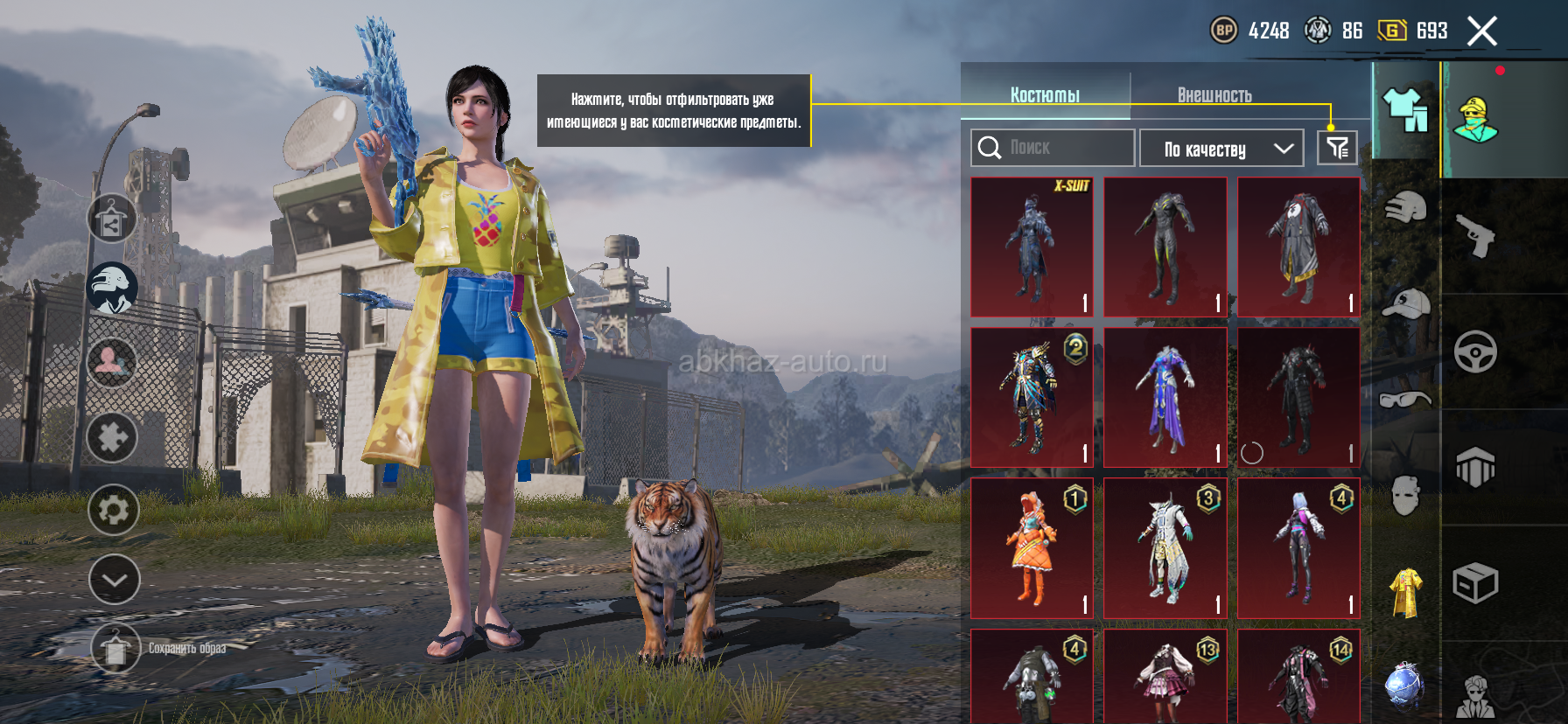The image size is (1568, 724).
Task: Open the По качеству sort dropdown
Action: 1221,149
